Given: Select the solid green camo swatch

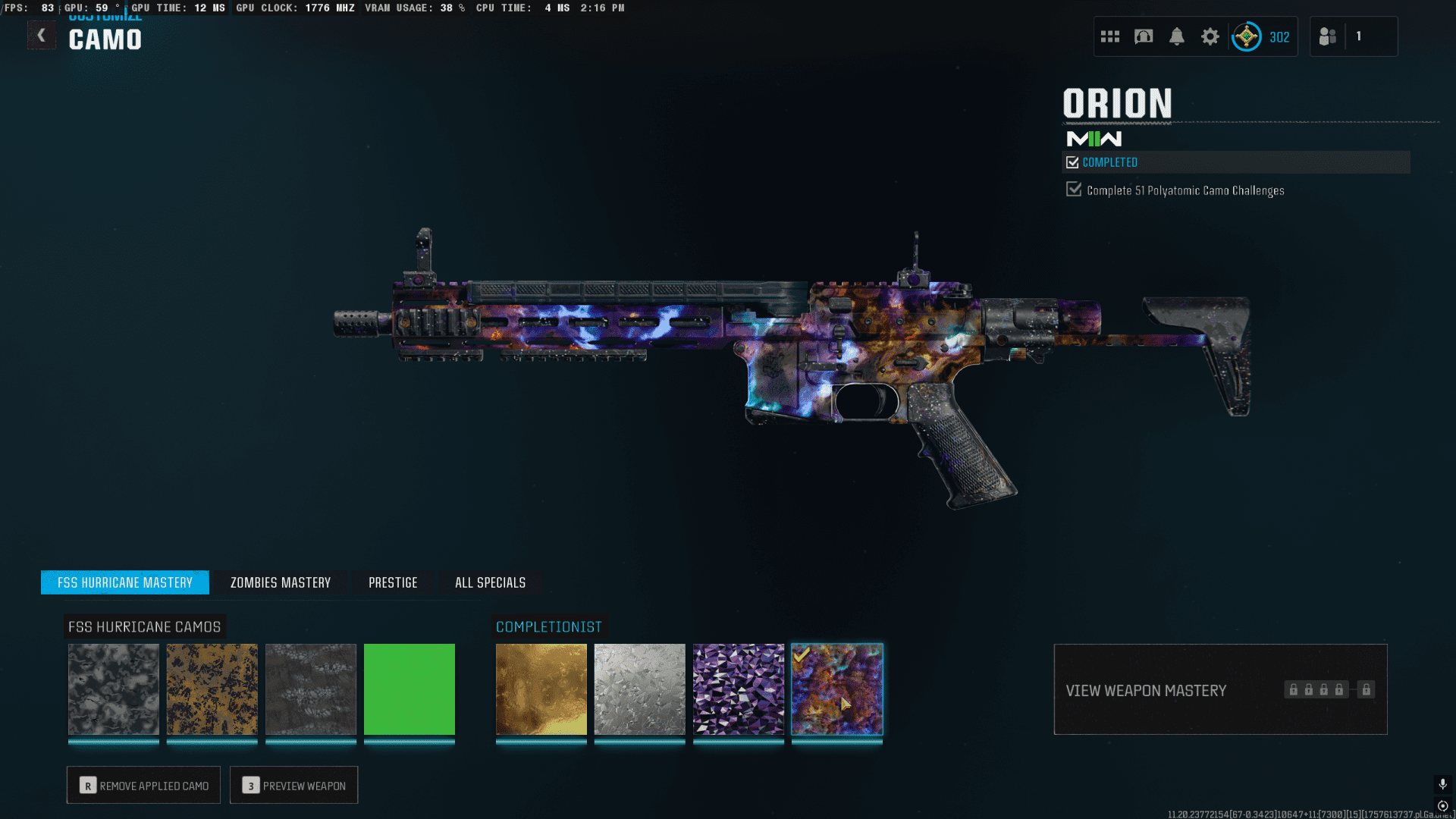Looking at the screenshot, I should tap(409, 689).
